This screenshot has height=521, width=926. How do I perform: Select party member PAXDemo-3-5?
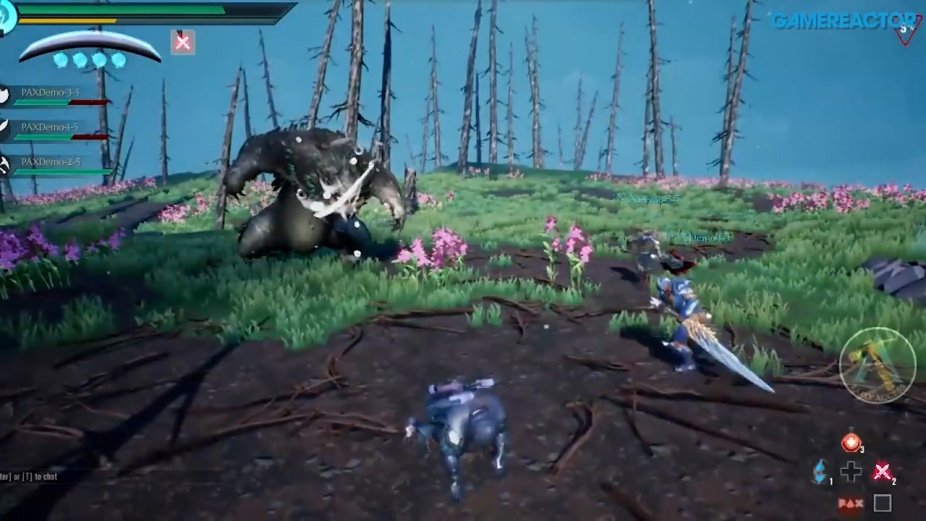pyautogui.click(x=50, y=94)
